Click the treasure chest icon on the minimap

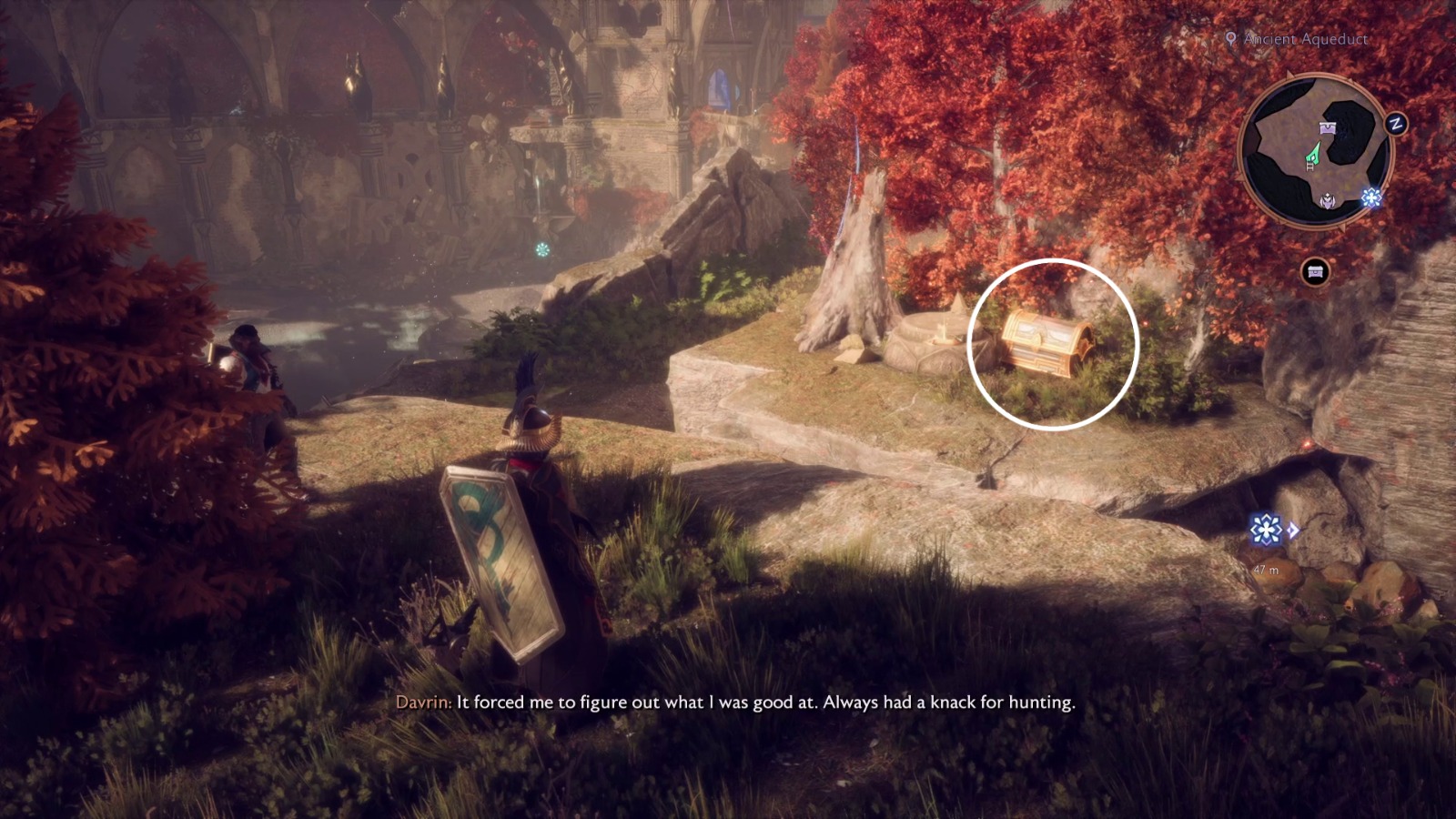(1328, 126)
